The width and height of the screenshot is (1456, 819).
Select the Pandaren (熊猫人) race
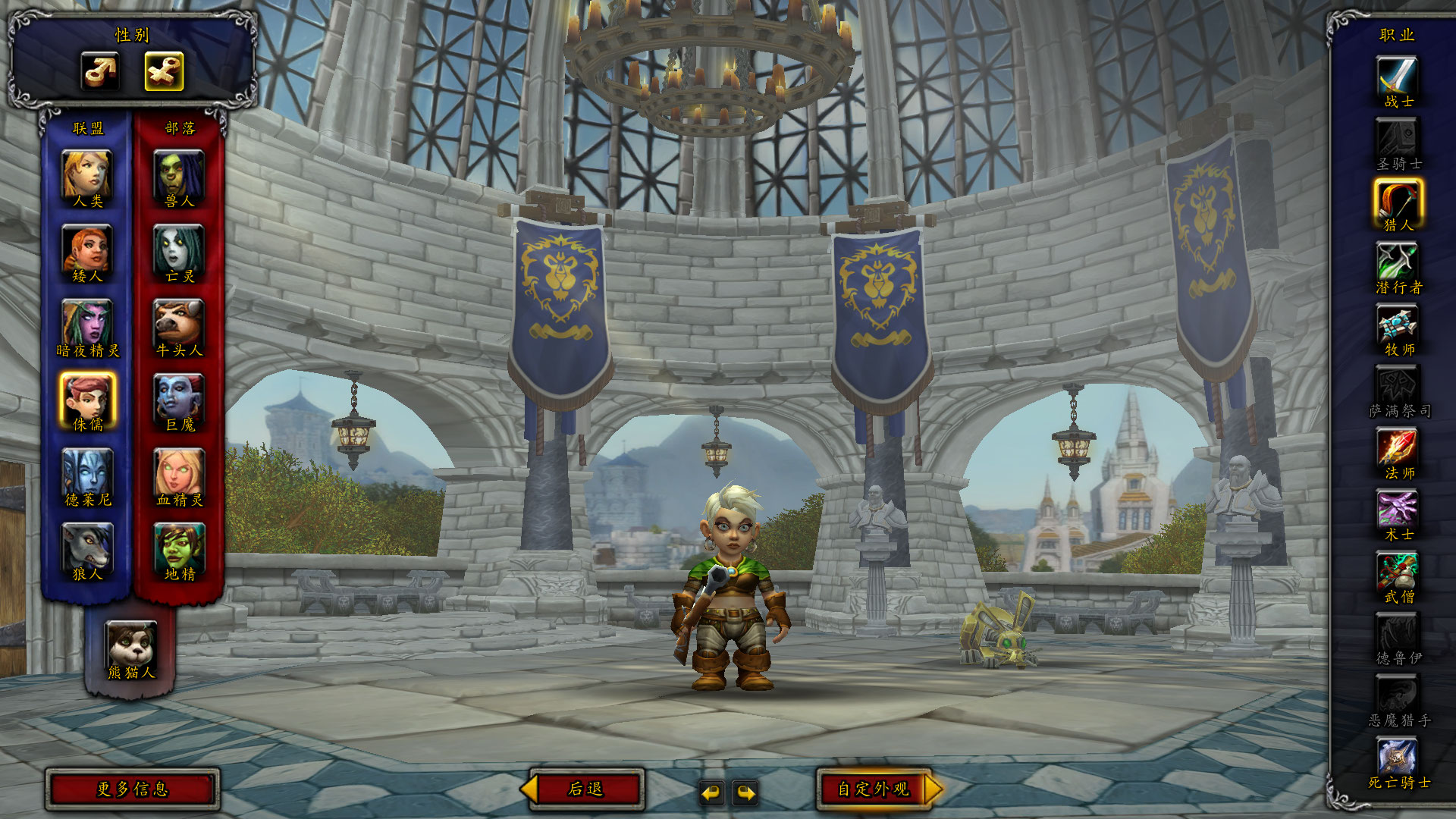[131, 647]
